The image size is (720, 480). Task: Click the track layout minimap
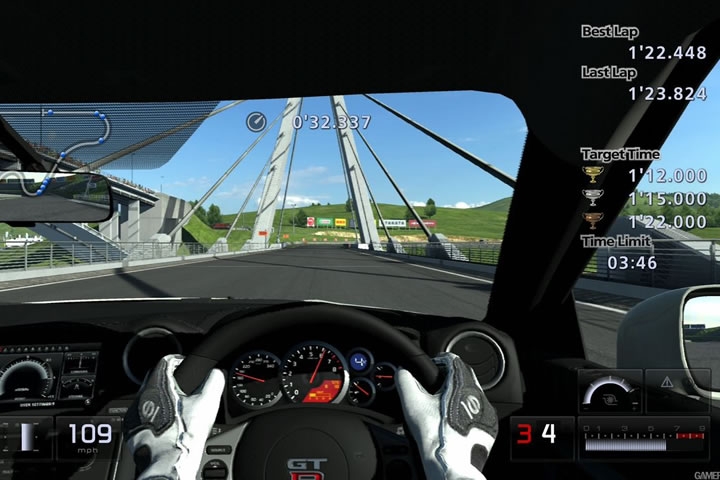[x=62, y=150]
